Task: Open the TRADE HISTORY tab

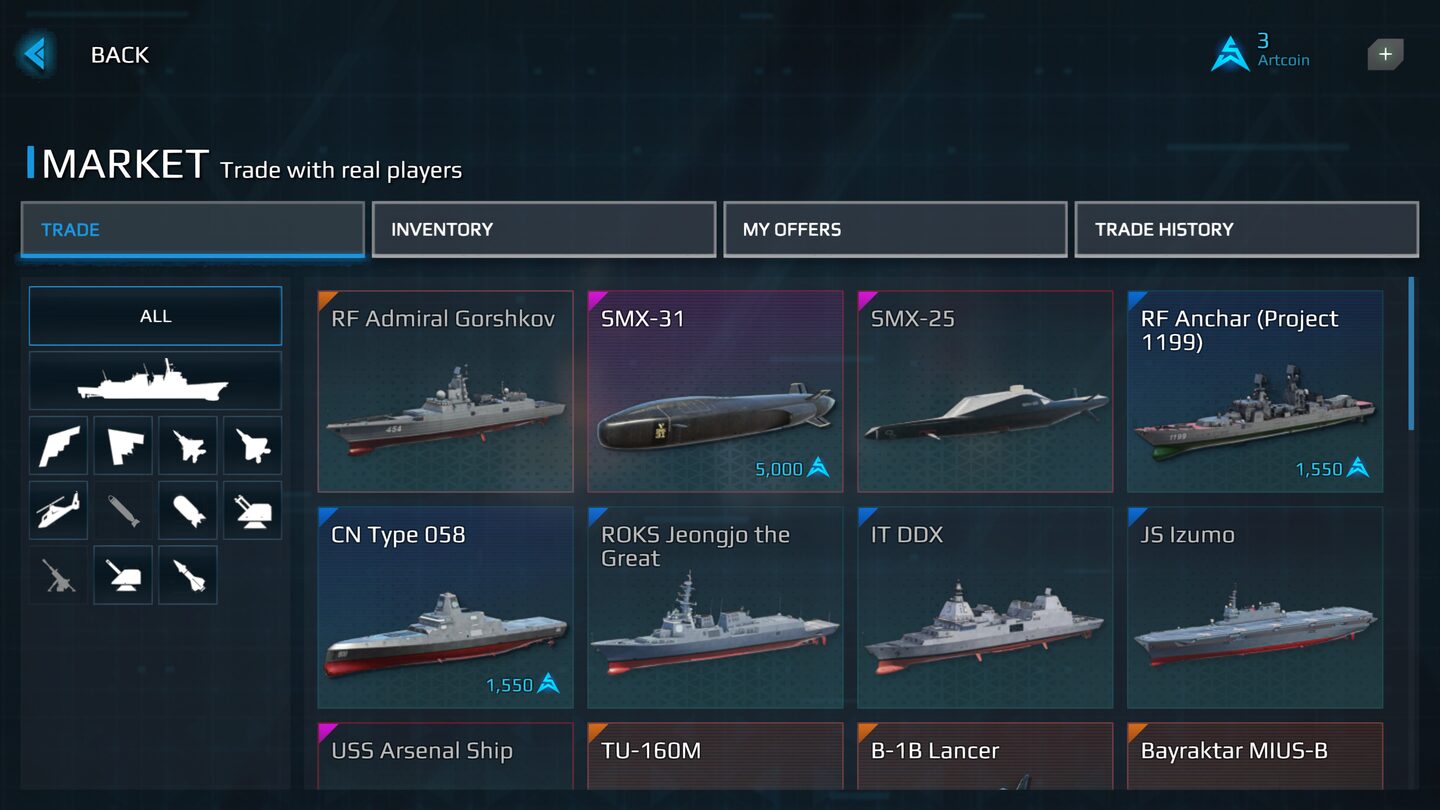Action: (1246, 229)
